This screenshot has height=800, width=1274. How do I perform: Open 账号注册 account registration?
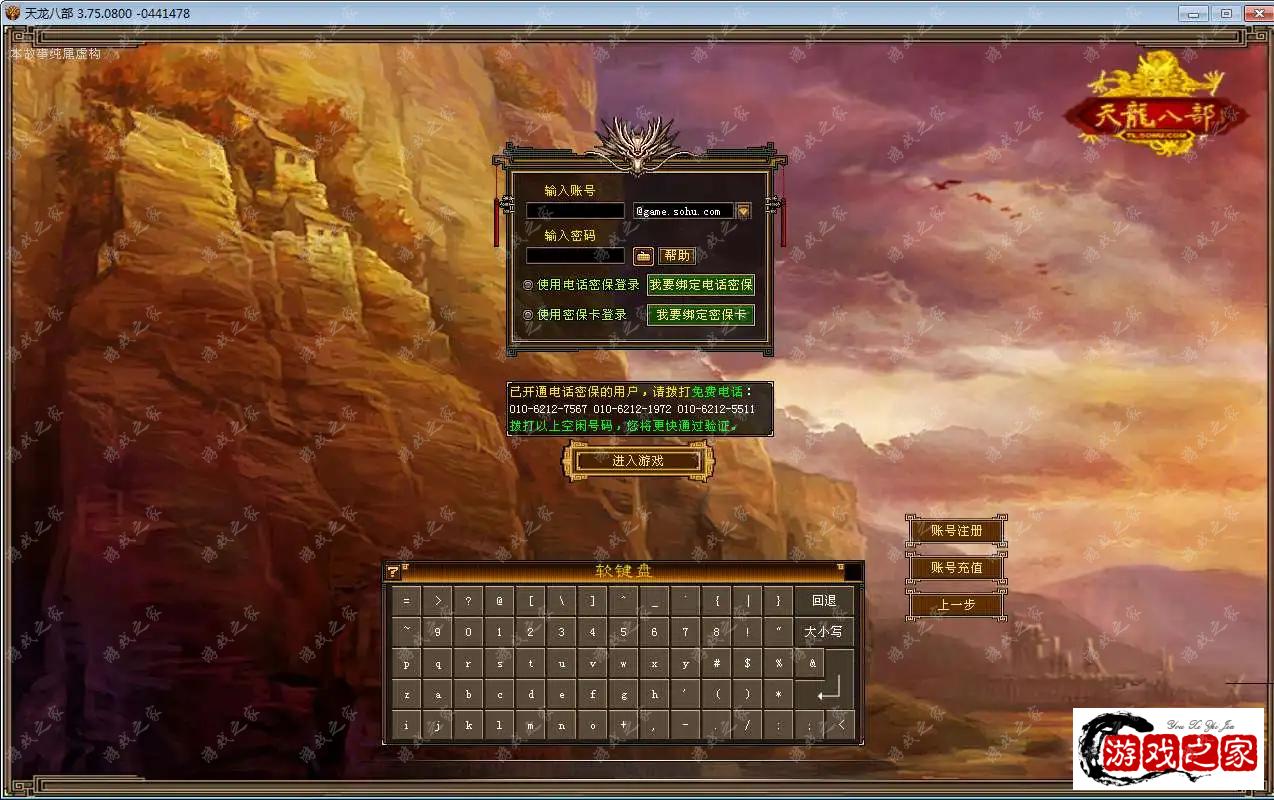click(956, 531)
